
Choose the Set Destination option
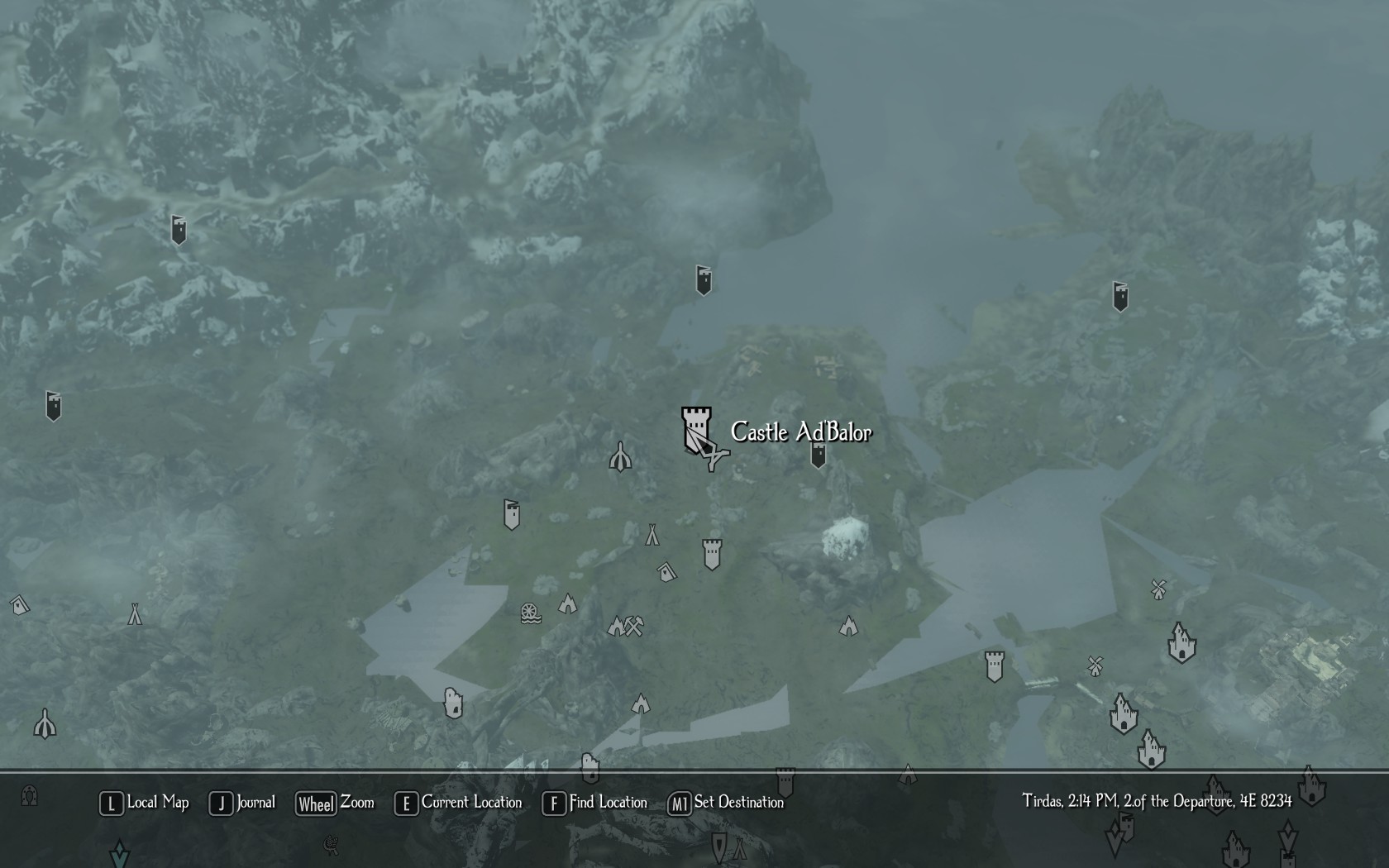click(x=727, y=803)
